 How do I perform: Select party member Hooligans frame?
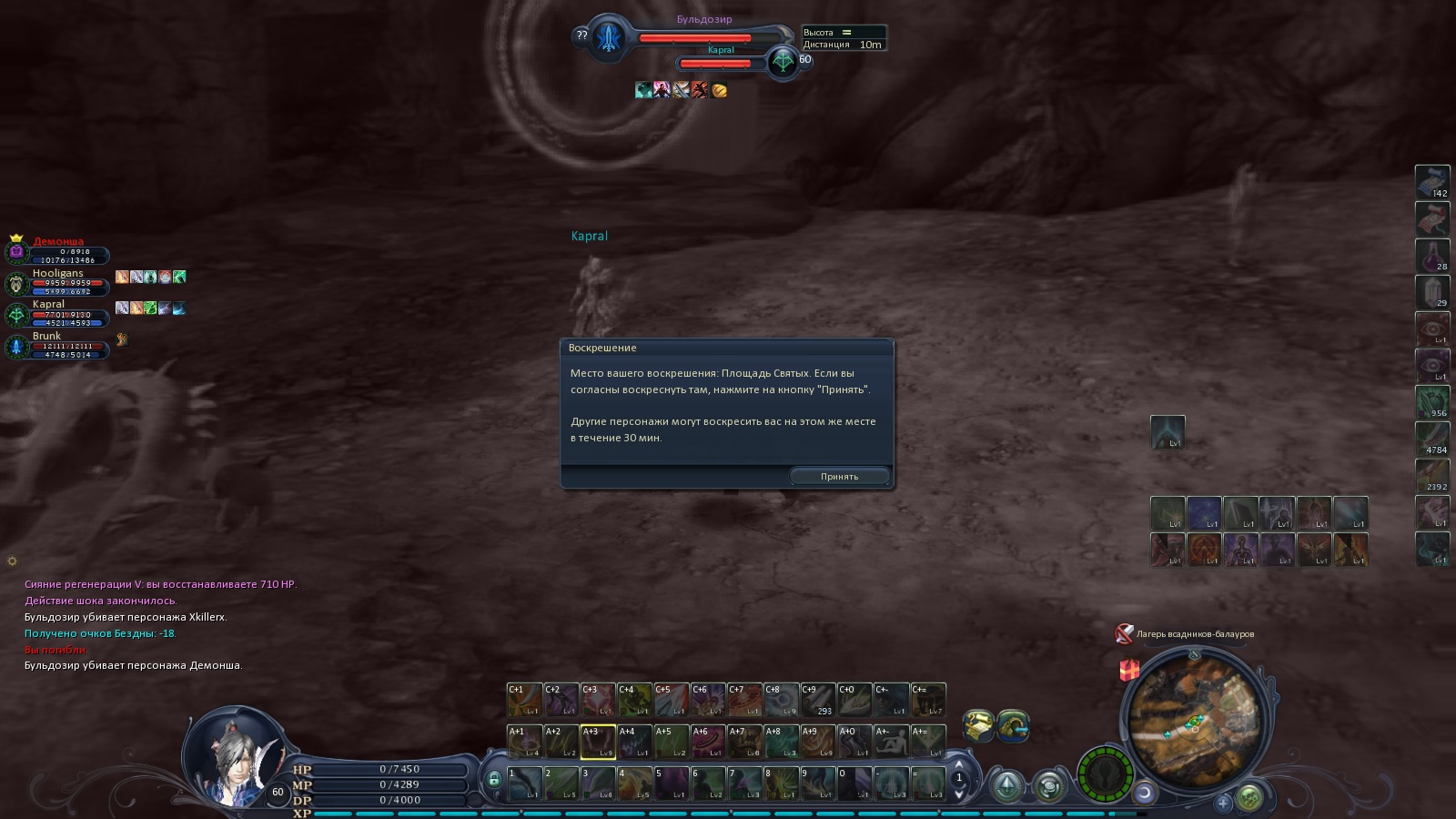click(x=58, y=282)
